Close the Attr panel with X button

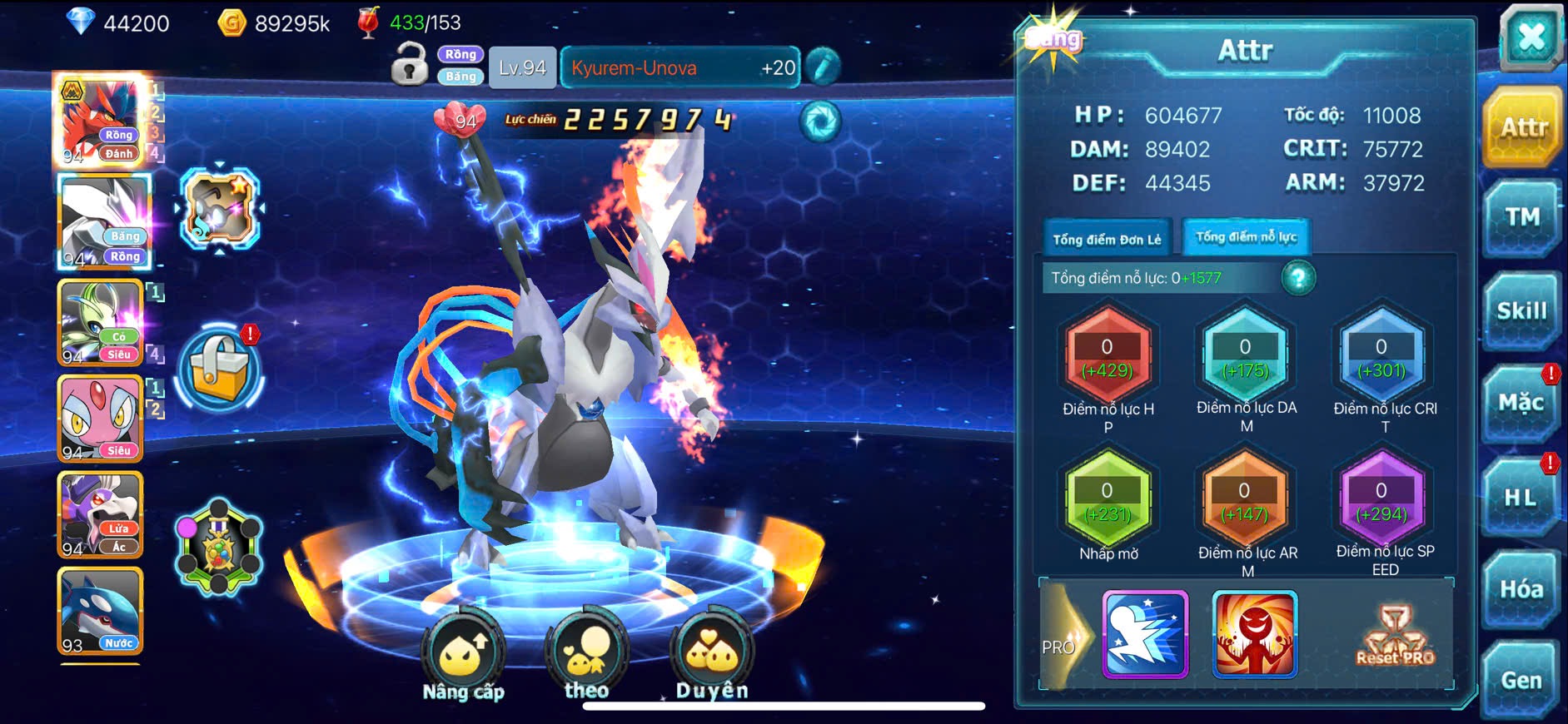[x=1531, y=38]
